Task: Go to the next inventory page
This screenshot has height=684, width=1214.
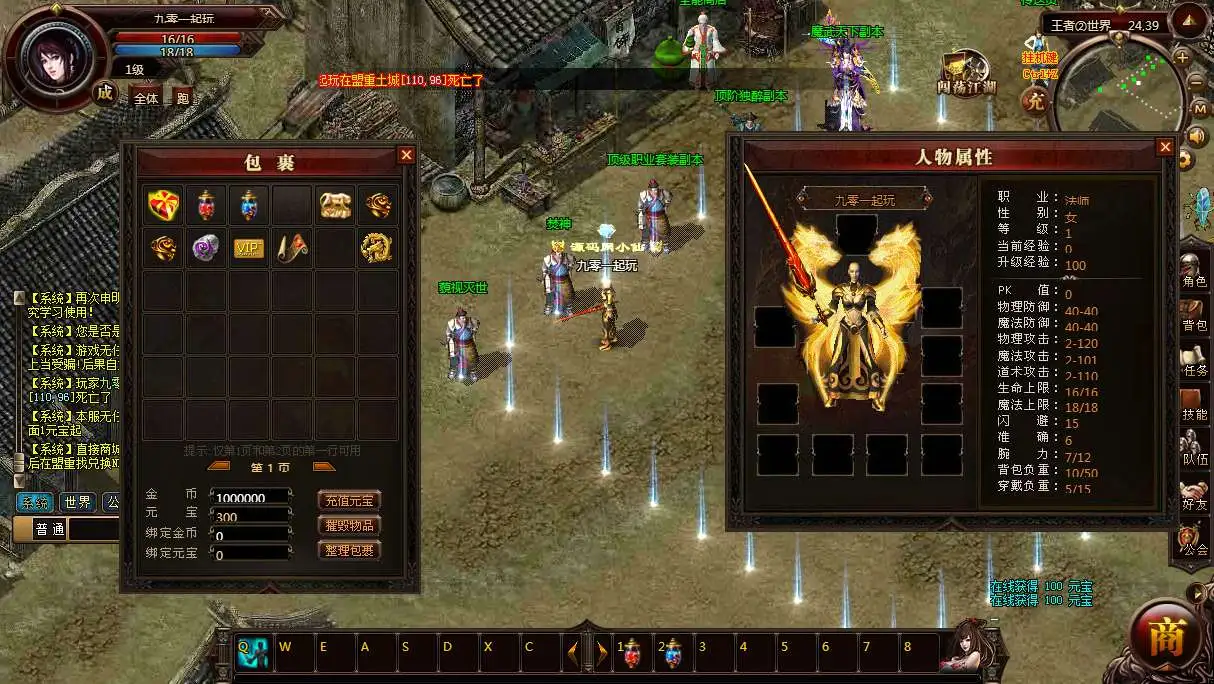Action: point(324,467)
